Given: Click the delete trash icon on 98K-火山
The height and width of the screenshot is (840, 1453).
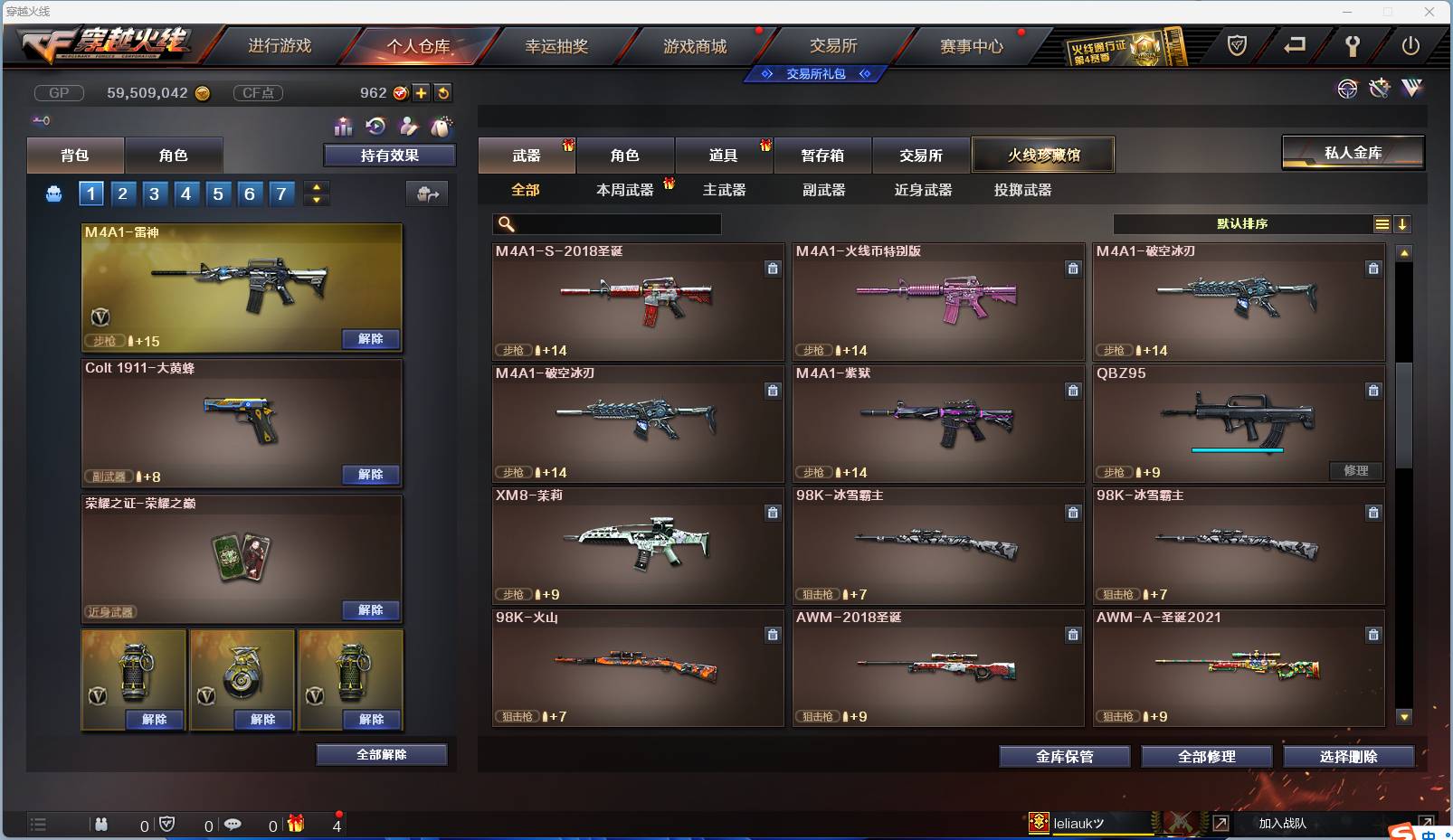Looking at the screenshot, I should [774, 635].
